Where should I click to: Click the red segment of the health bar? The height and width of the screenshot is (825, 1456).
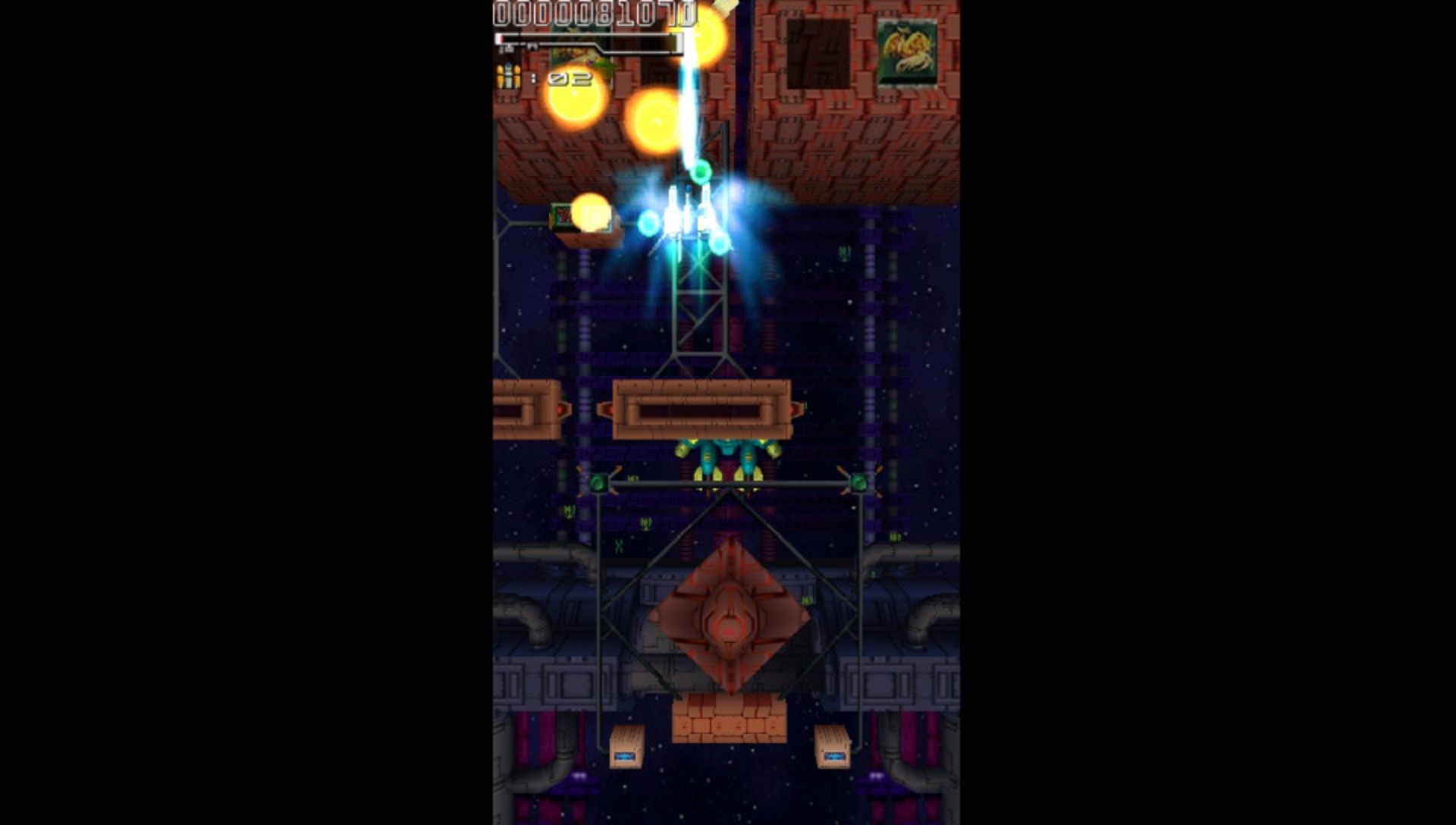tap(502, 38)
